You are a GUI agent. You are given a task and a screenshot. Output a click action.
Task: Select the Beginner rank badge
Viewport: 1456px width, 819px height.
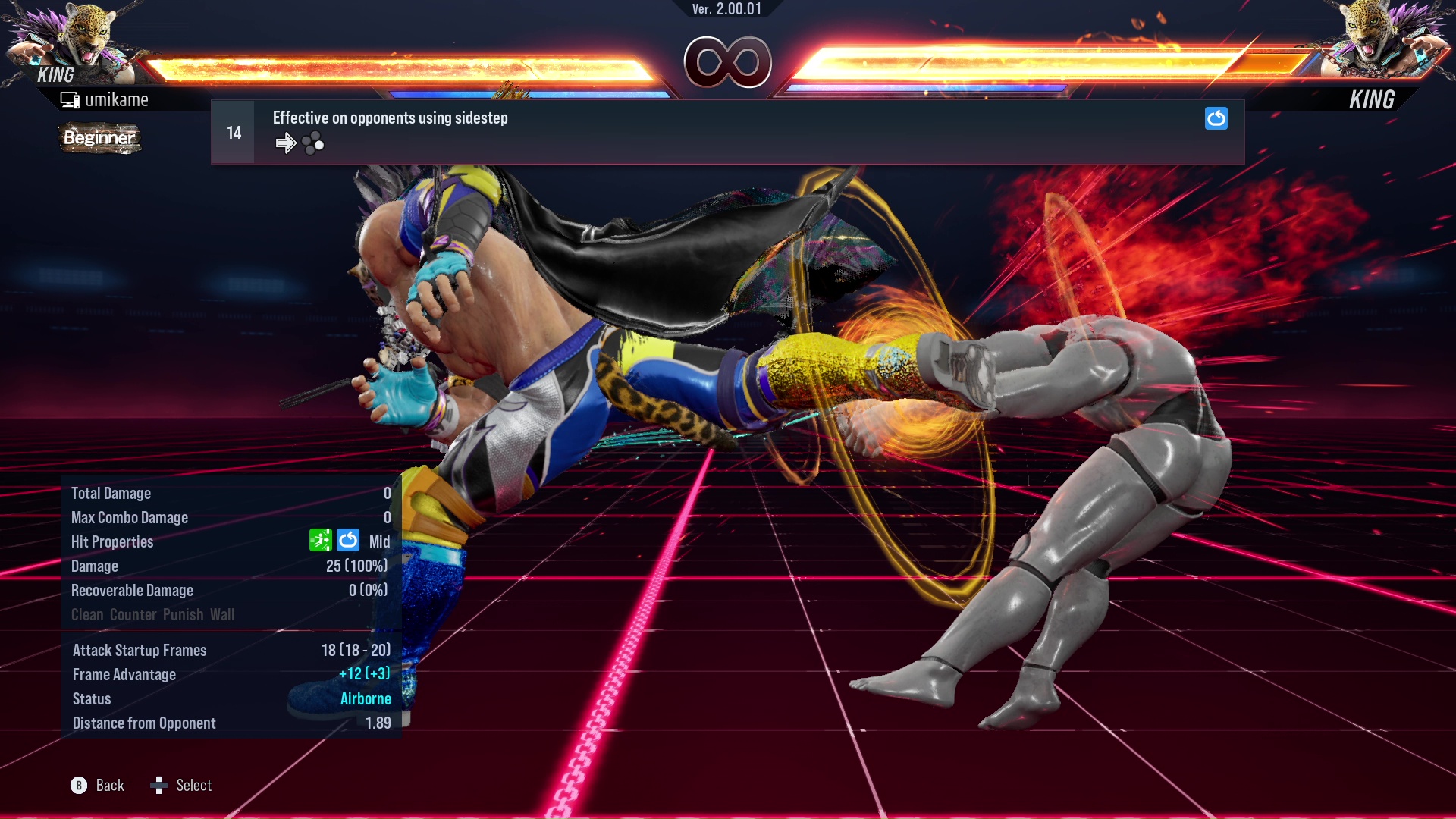pyautogui.click(x=99, y=138)
